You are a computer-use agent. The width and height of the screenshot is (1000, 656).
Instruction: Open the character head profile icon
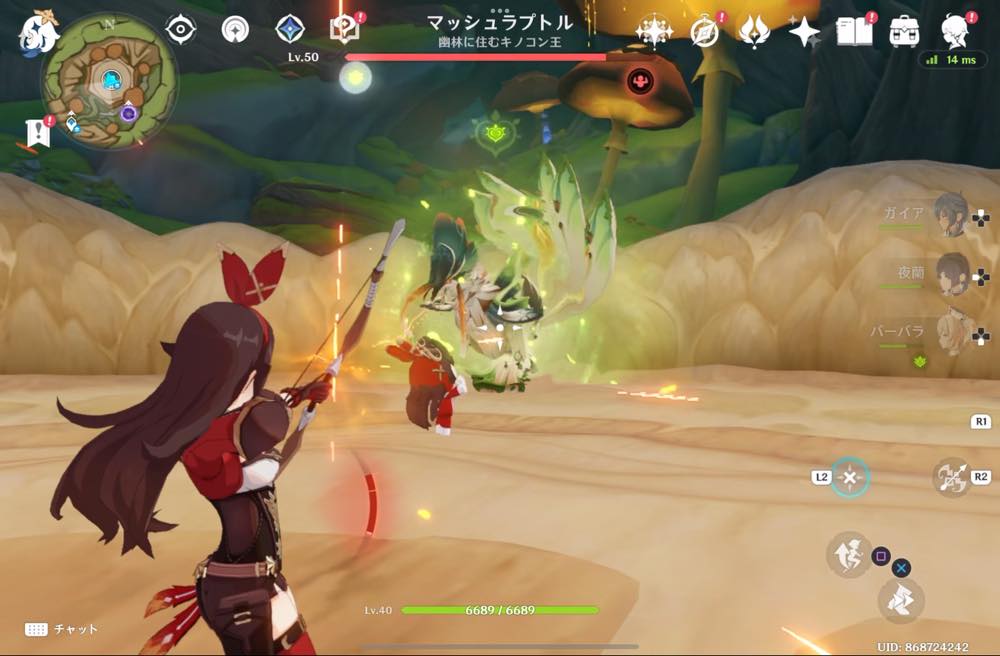(x=955, y=30)
